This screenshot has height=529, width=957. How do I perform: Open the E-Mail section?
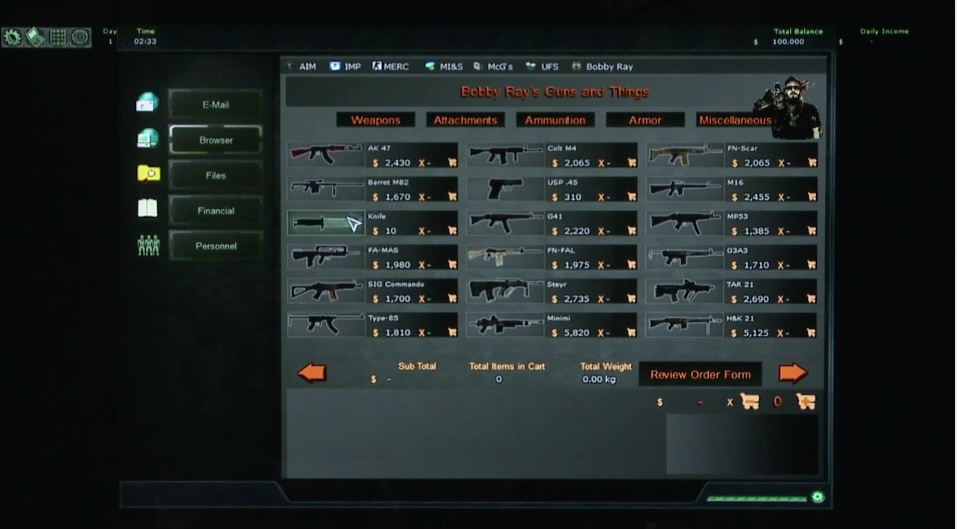click(x=215, y=105)
